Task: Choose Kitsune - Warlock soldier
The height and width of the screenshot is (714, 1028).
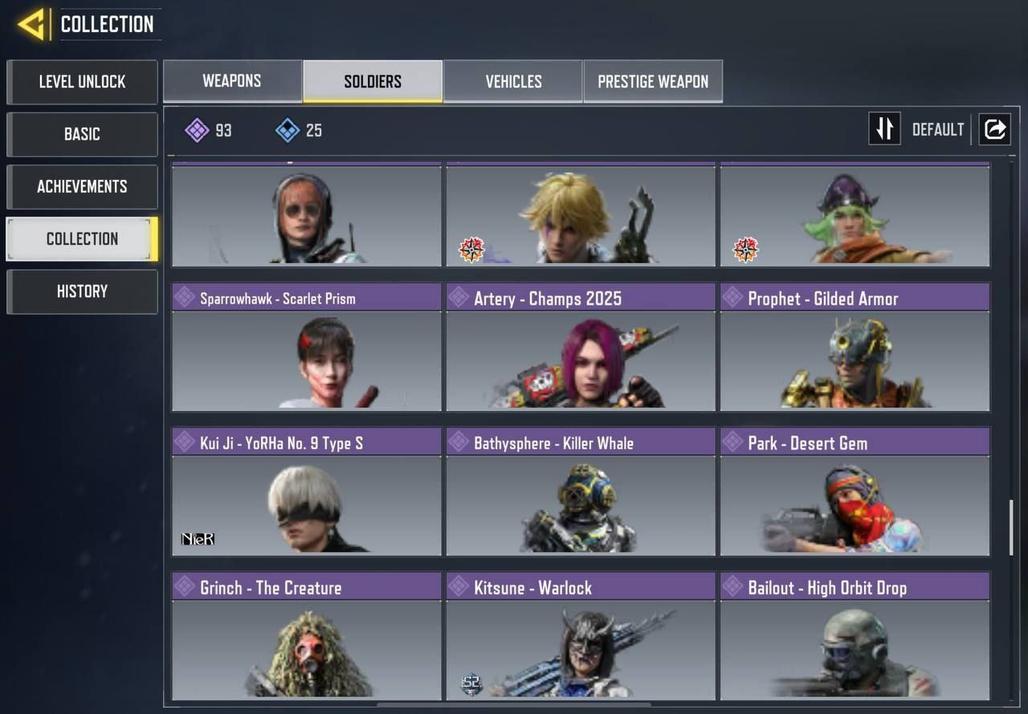Action: tap(580, 637)
